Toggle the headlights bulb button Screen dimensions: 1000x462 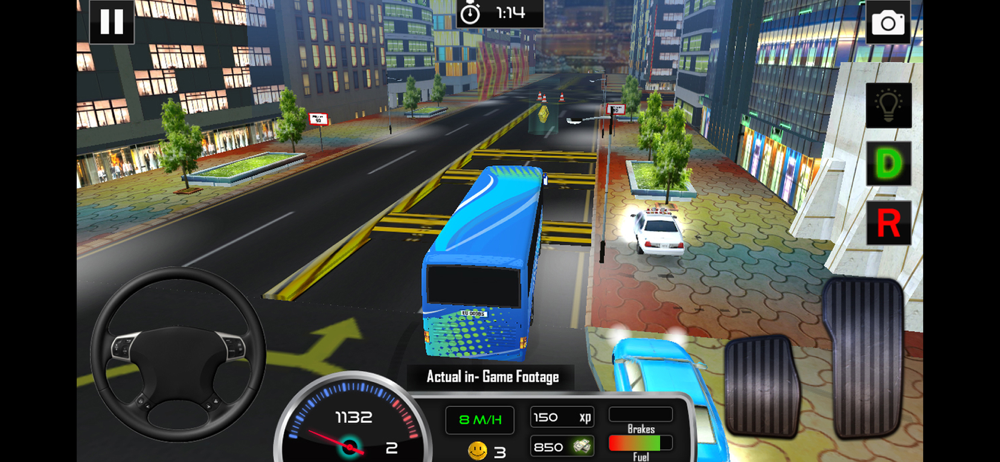pyautogui.click(x=888, y=105)
